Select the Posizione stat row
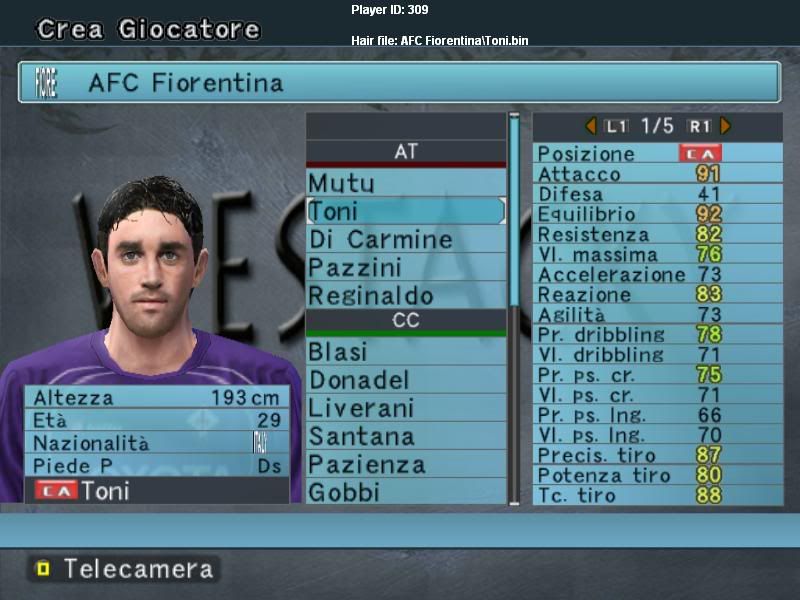Viewport: 800px width, 600px height. (x=657, y=154)
